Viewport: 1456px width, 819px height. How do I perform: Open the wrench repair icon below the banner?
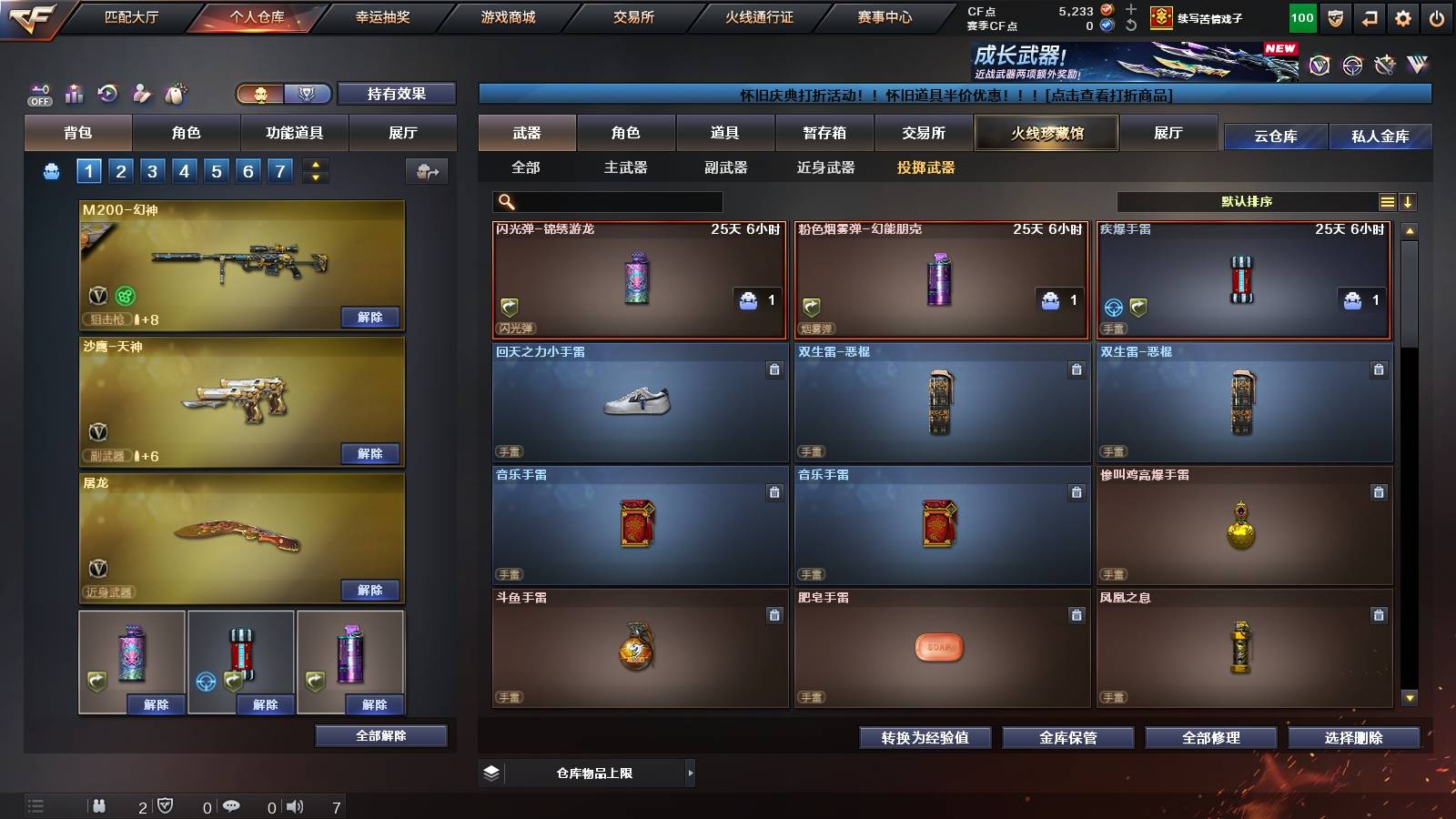click(x=1384, y=66)
